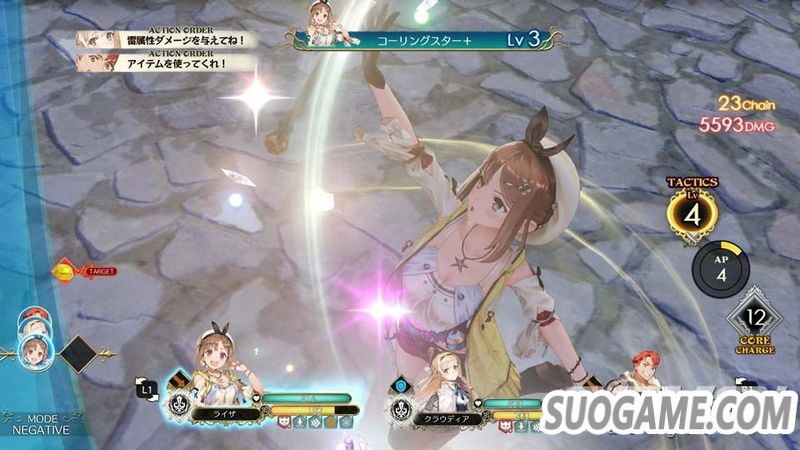
Task: Click Klaudia's blue shield status icon
Action: coord(401,385)
